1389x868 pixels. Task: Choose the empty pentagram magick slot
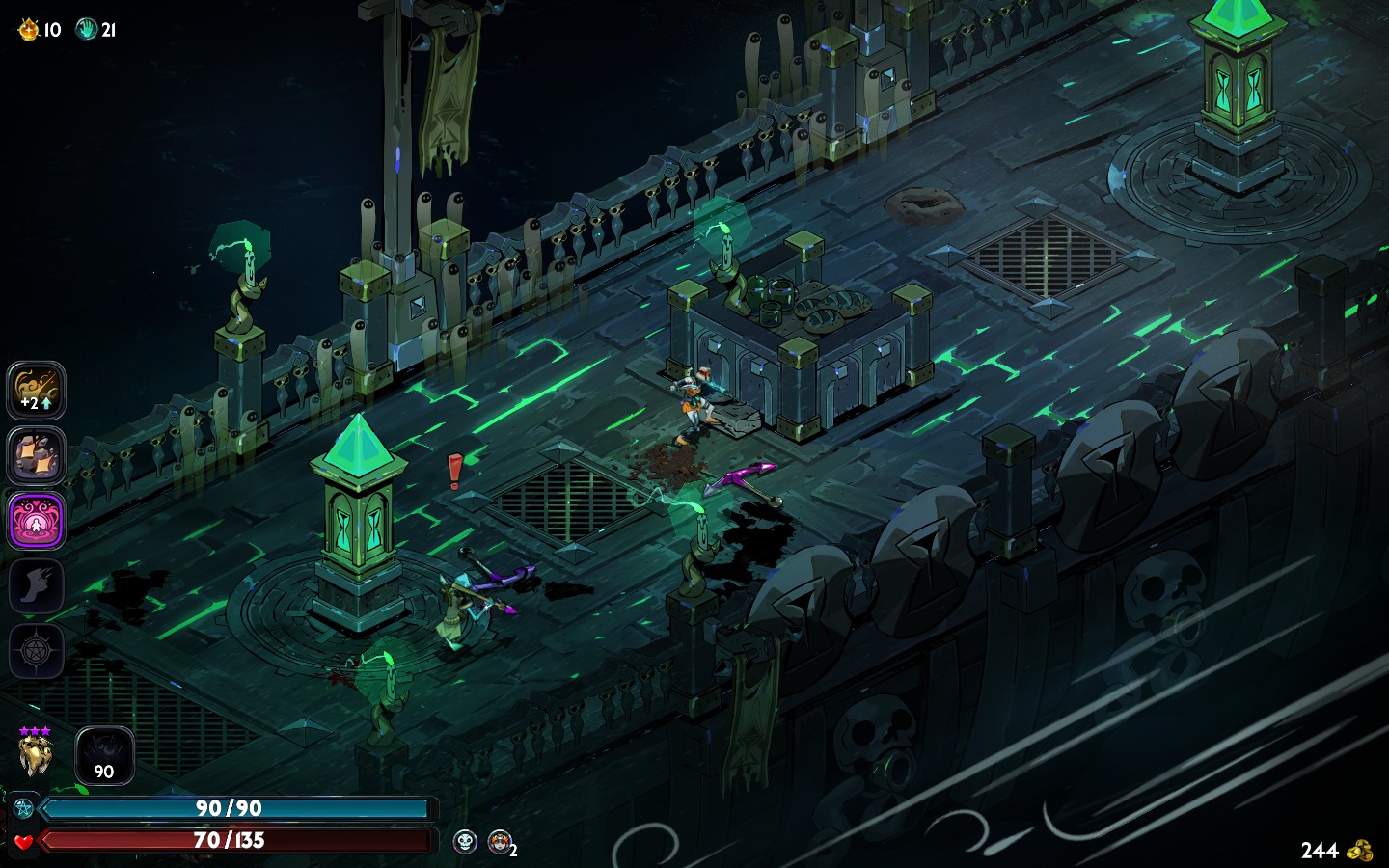37,651
